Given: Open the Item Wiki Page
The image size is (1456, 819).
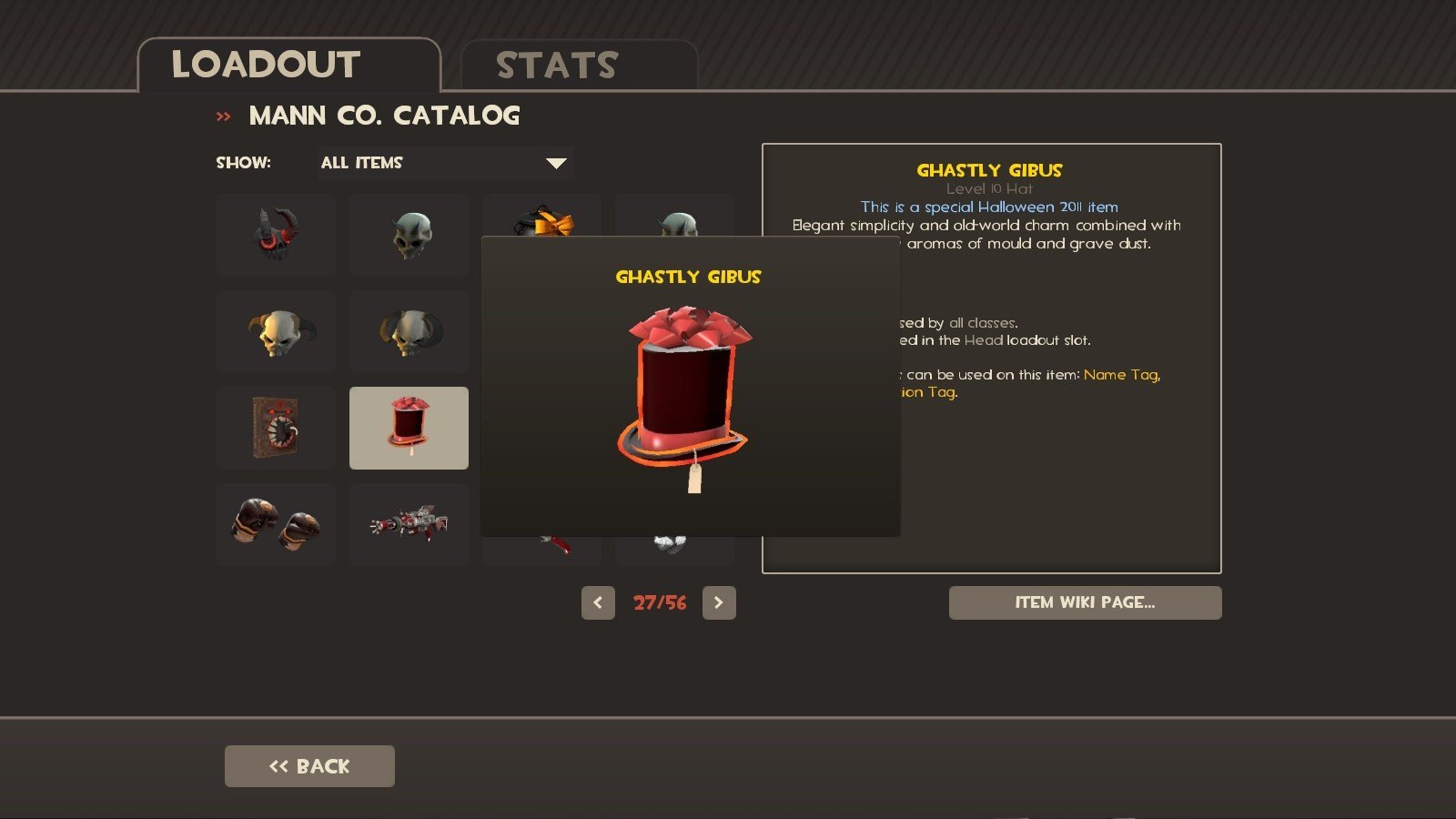Looking at the screenshot, I should point(1085,602).
